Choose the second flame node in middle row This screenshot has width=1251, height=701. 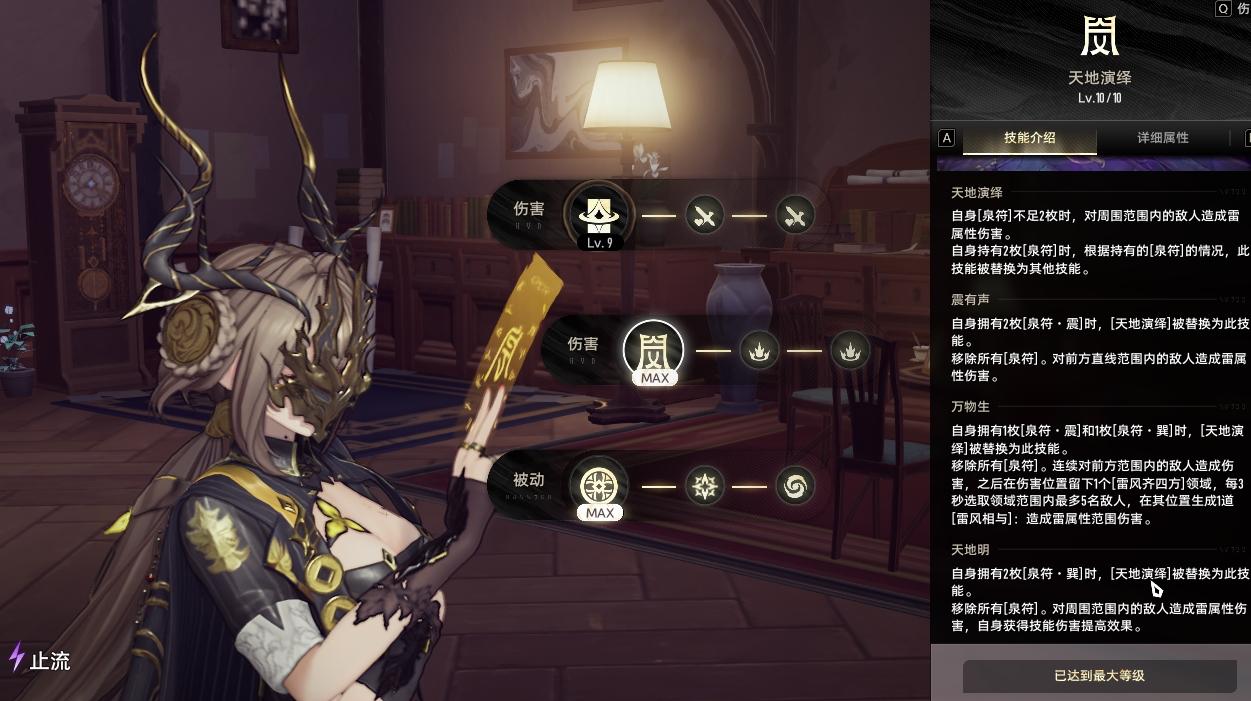850,350
